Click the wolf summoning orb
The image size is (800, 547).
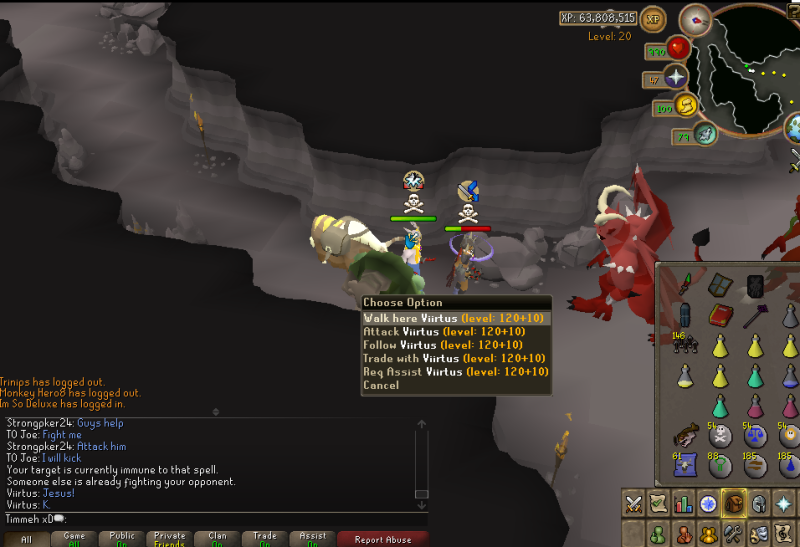(x=706, y=133)
